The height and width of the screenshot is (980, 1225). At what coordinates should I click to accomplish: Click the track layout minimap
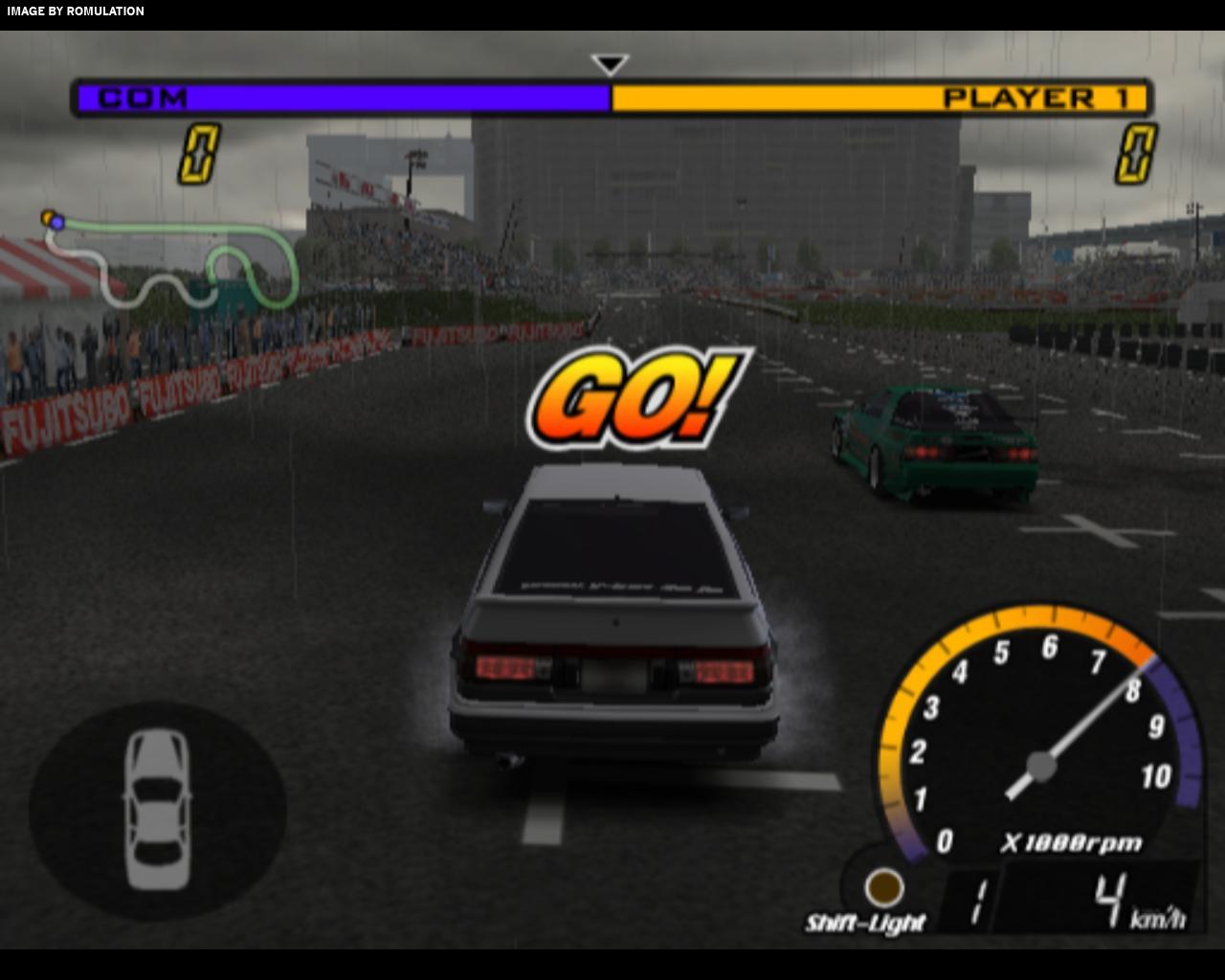click(172, 258)
